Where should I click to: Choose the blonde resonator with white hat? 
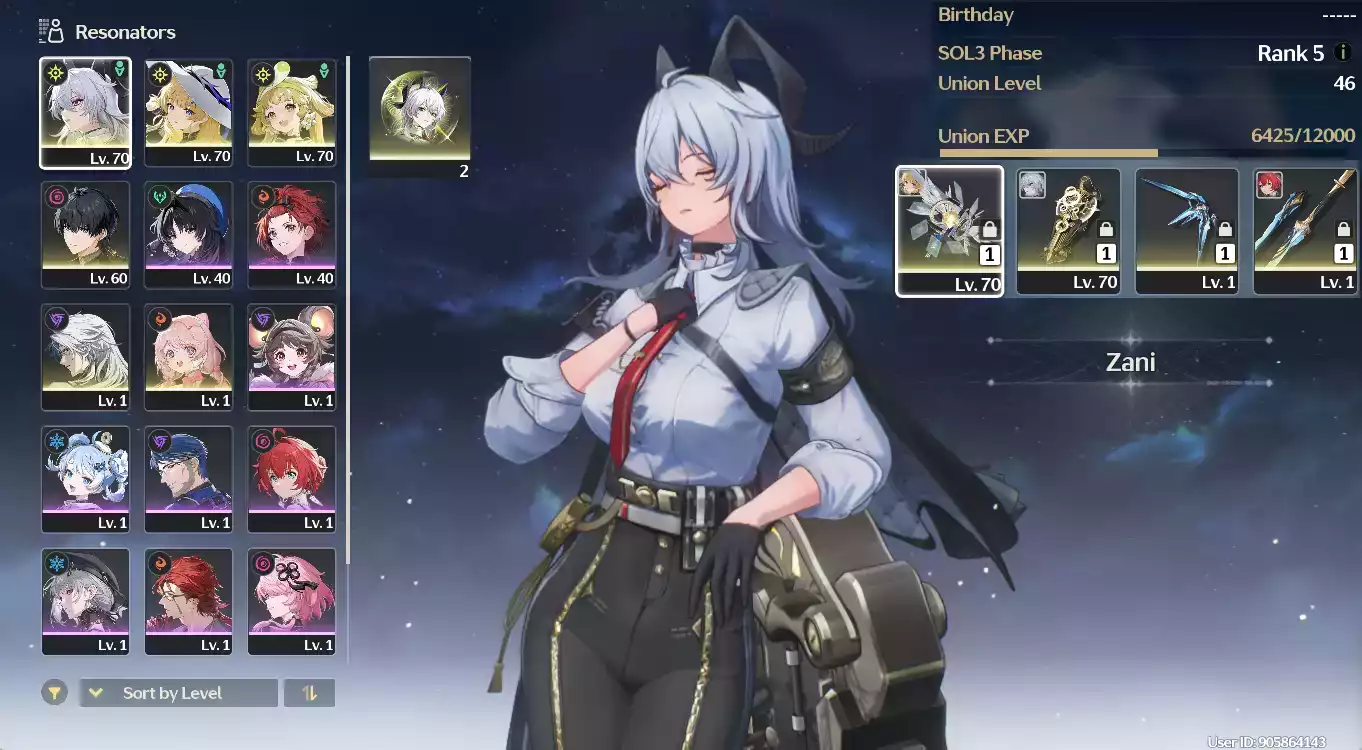[189, 112]
